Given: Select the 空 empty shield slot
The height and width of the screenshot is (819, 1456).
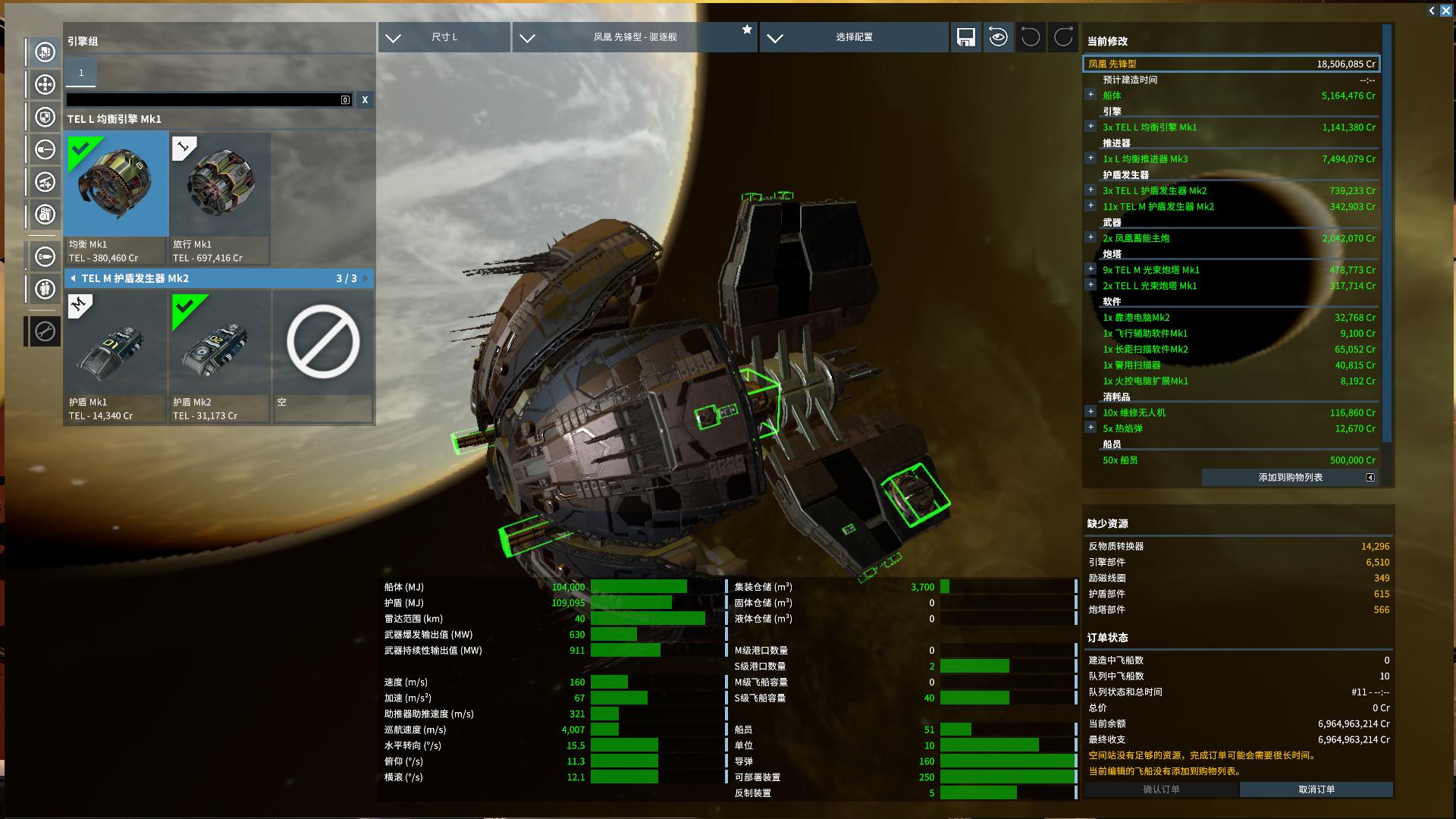Looking at the screenshot, I should click(322, 345).
